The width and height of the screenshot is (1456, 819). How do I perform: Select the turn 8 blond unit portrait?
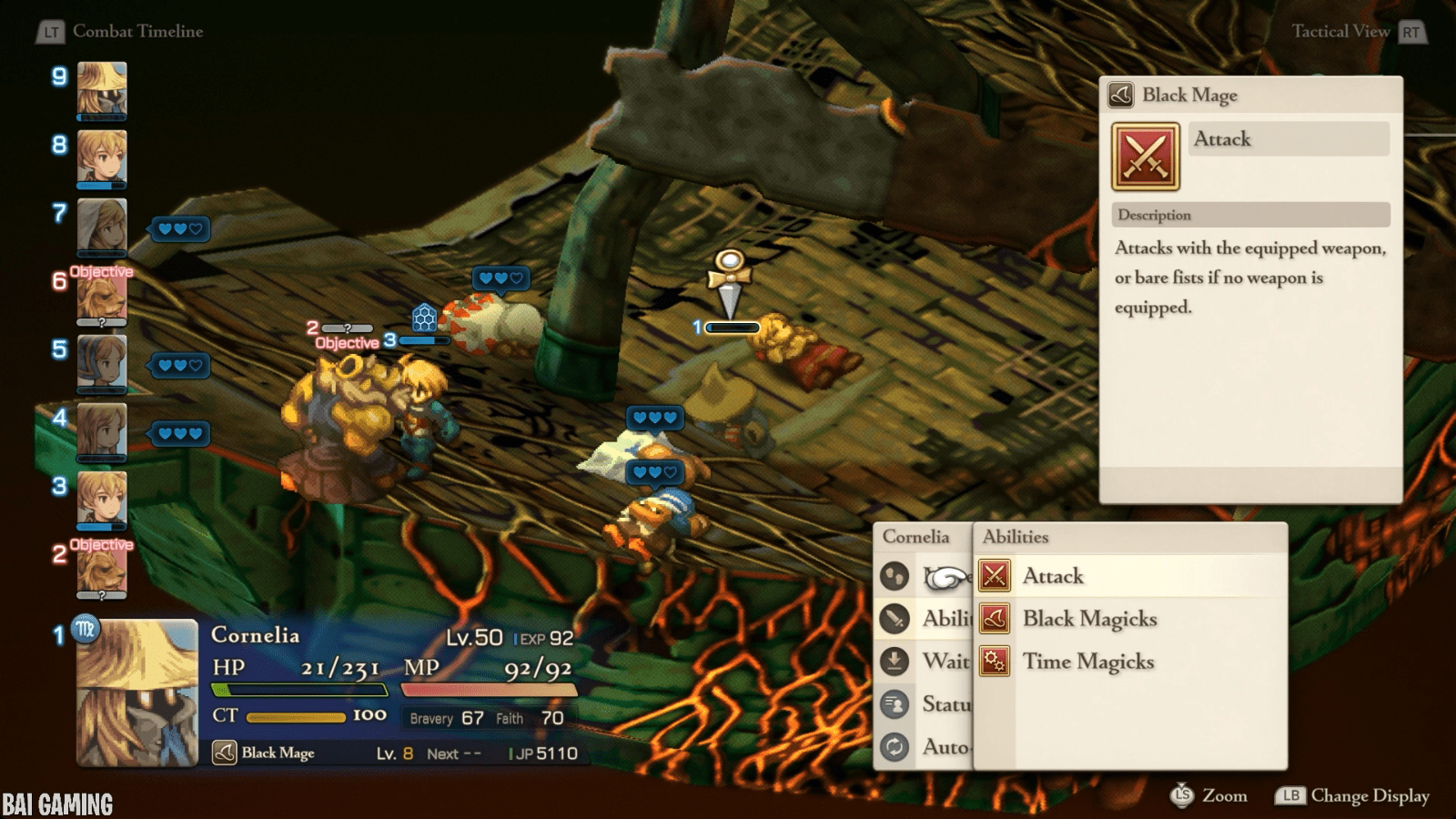[x=102, y=158]
